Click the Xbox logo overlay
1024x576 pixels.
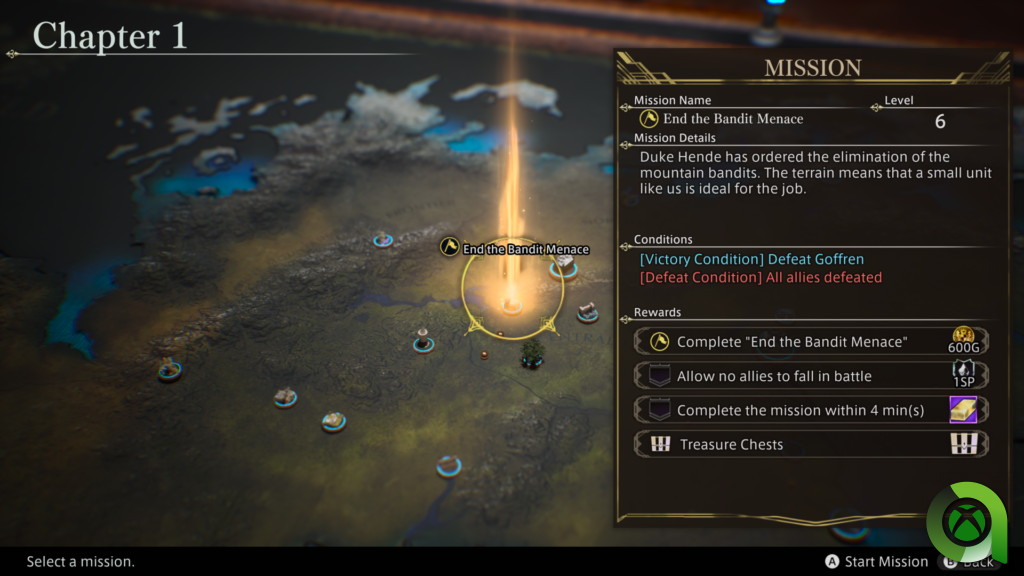tap(972, 521)
